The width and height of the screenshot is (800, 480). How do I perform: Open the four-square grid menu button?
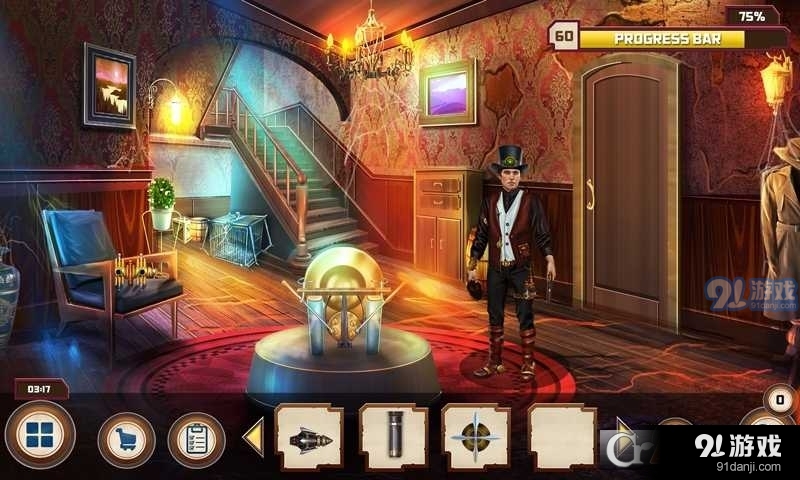click(40, 437)
